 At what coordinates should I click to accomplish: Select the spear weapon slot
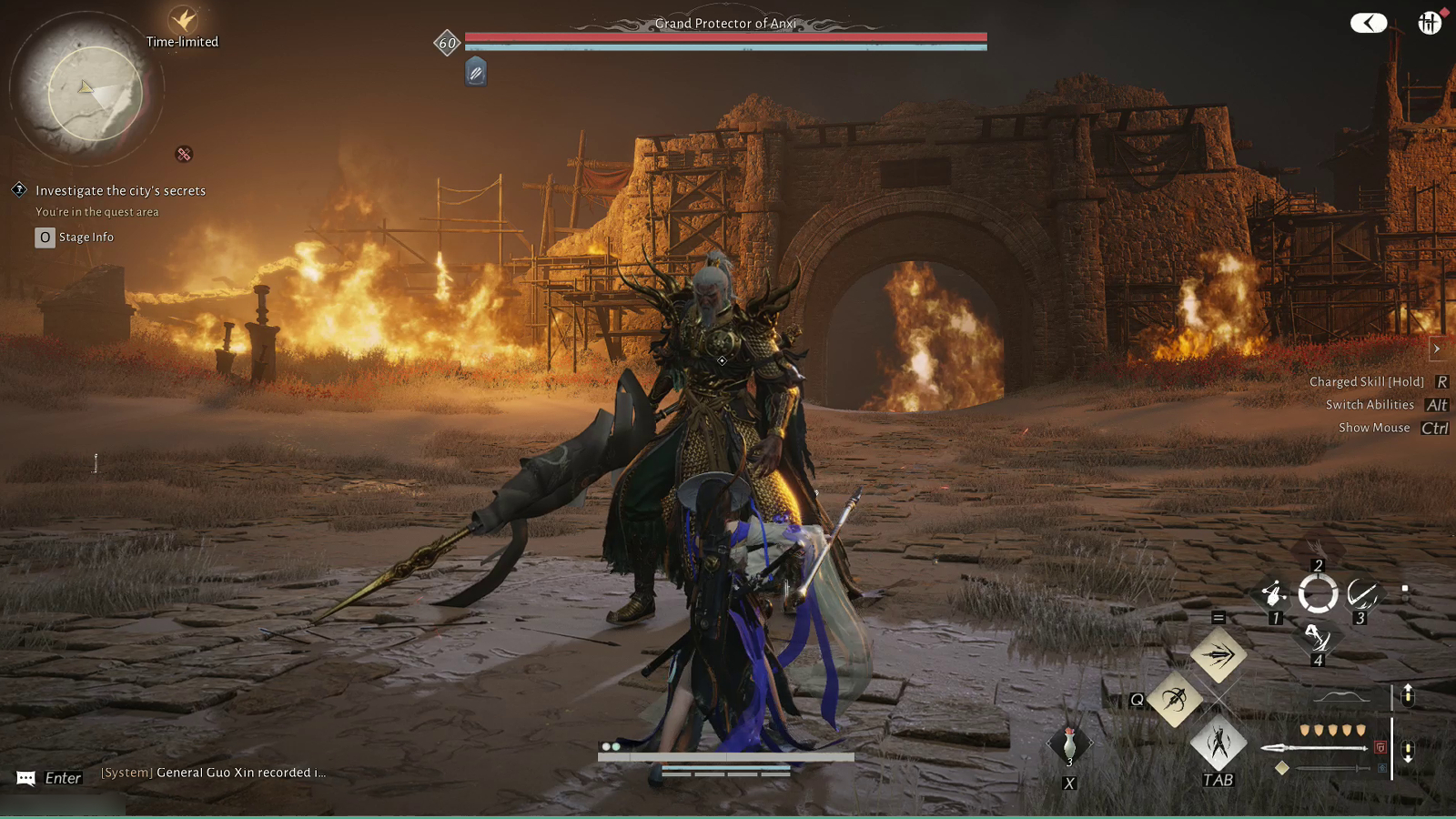click(x=1314, y=748)
